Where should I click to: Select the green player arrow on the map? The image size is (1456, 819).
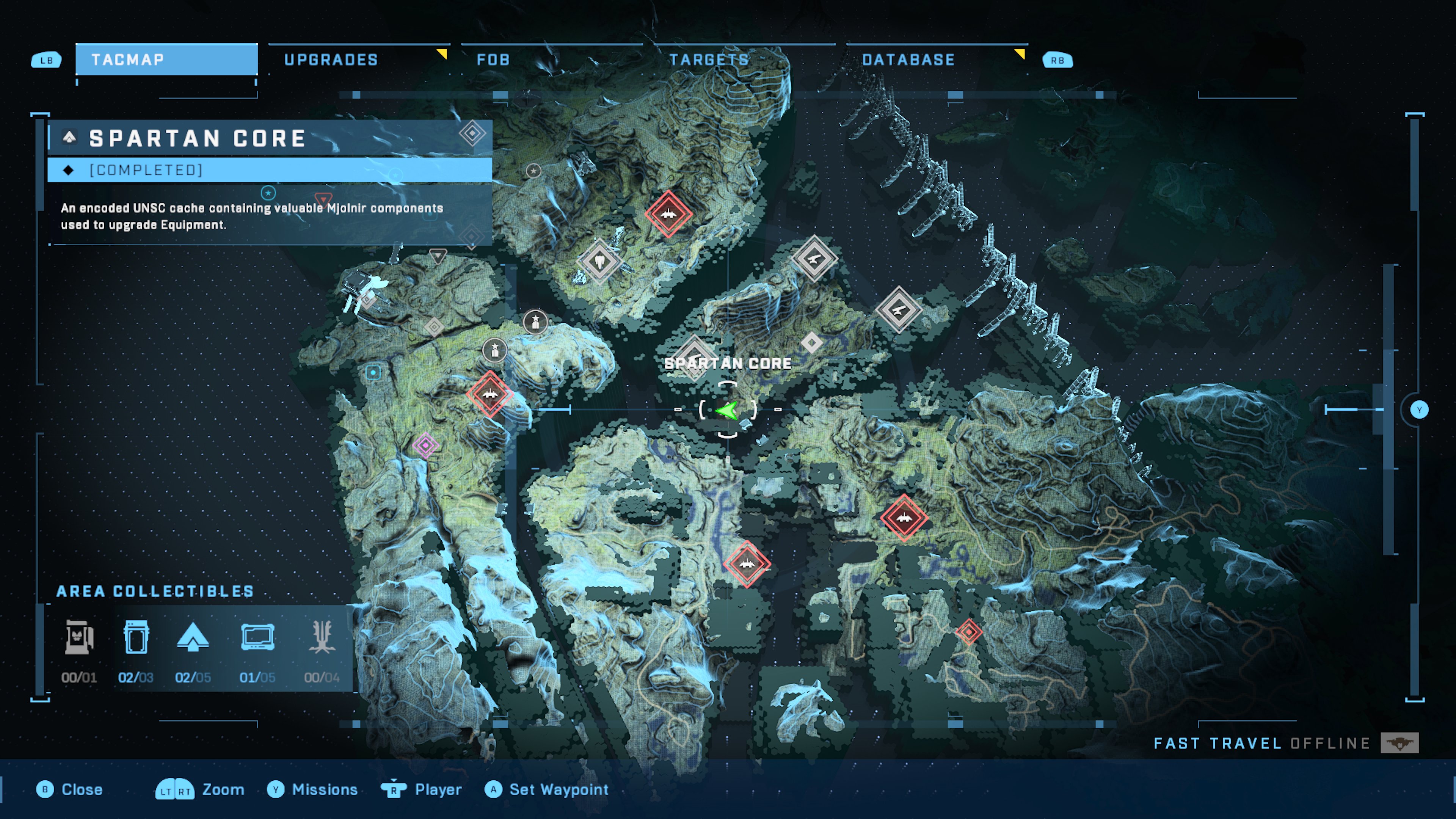point(727,410)
